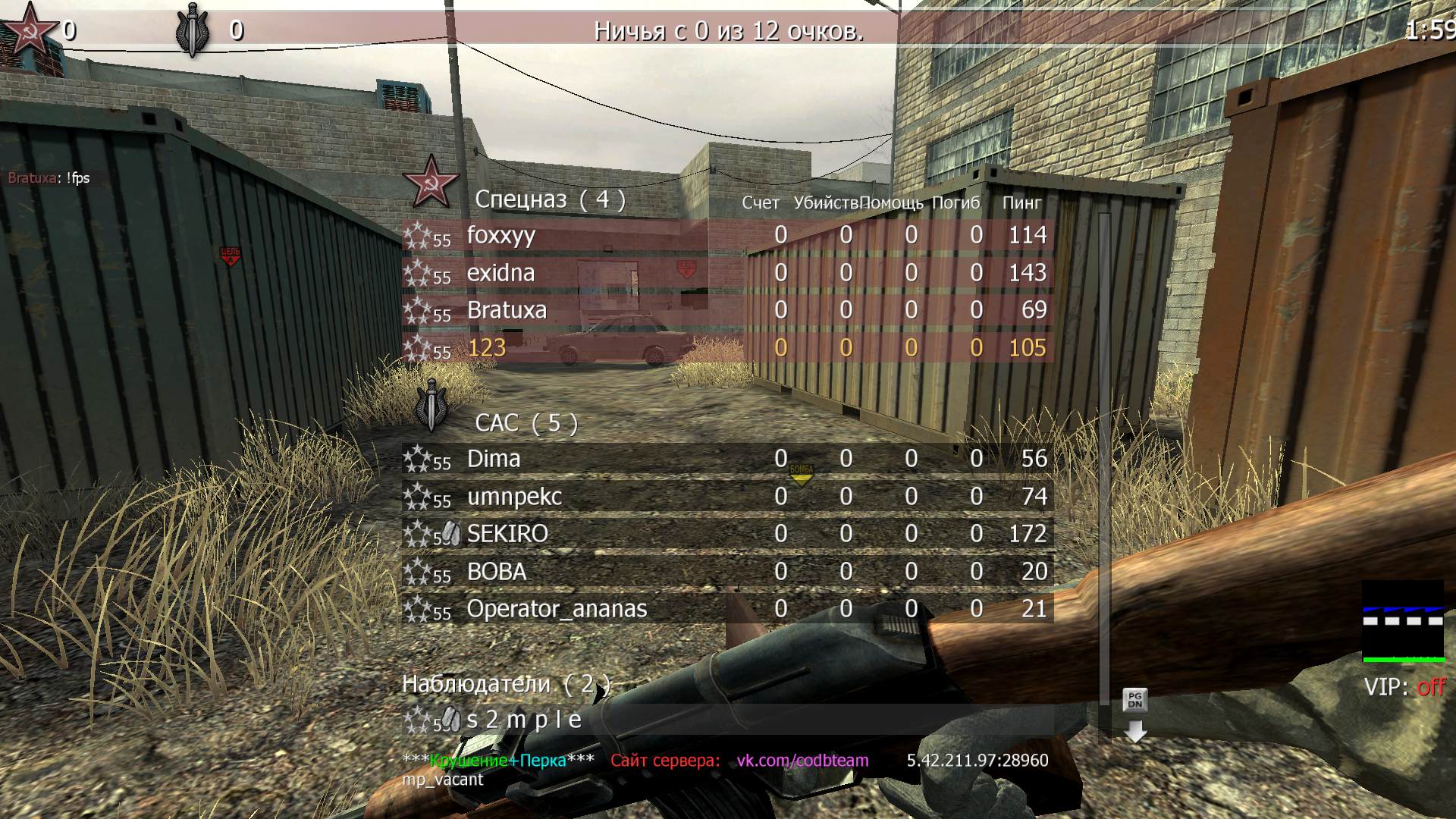Open the vk.com/codbteam server link
The image size is (1456, 819).
[802, 761]
